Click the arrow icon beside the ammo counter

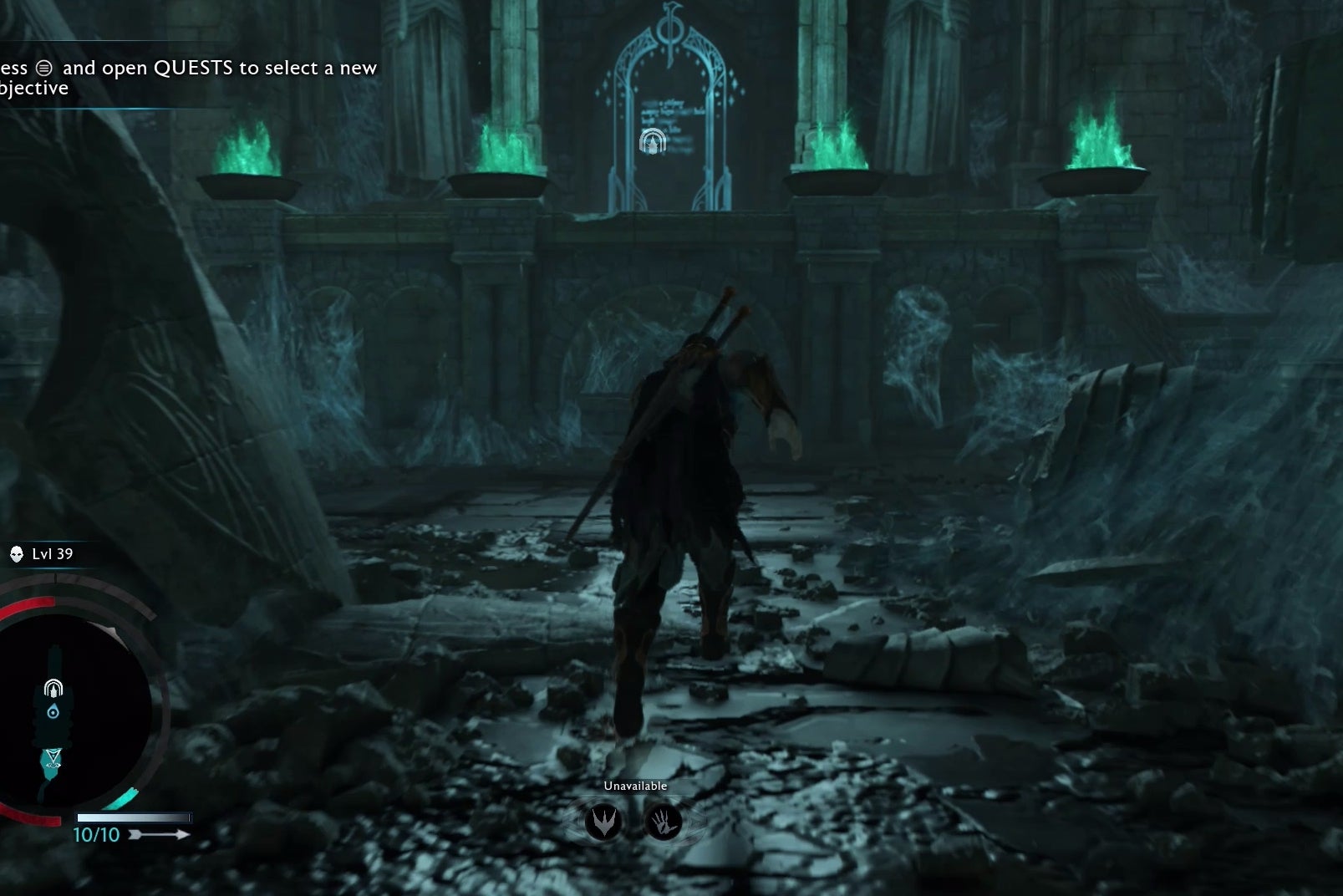tap(159, 835)
